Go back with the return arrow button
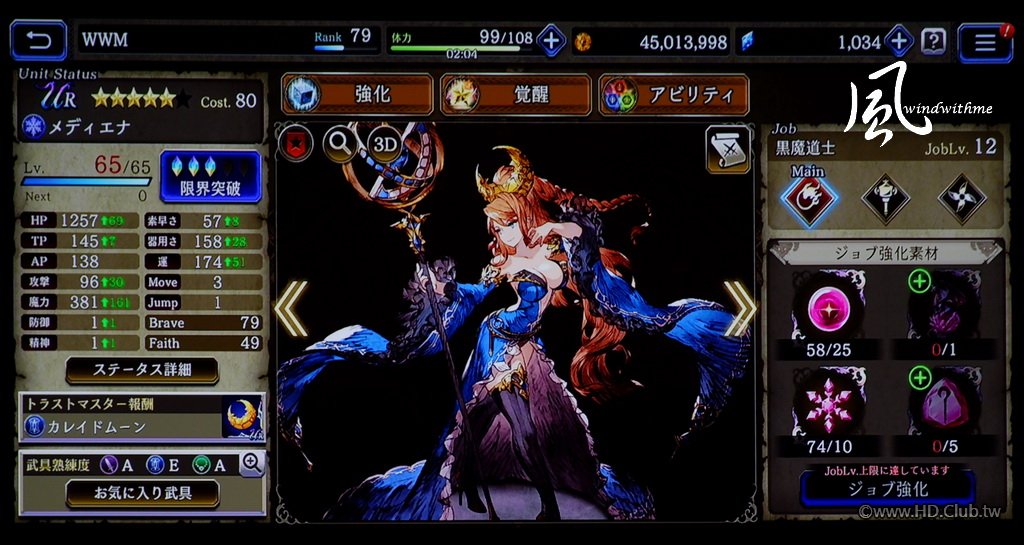 pyautogui.click(x=38, y=41)
